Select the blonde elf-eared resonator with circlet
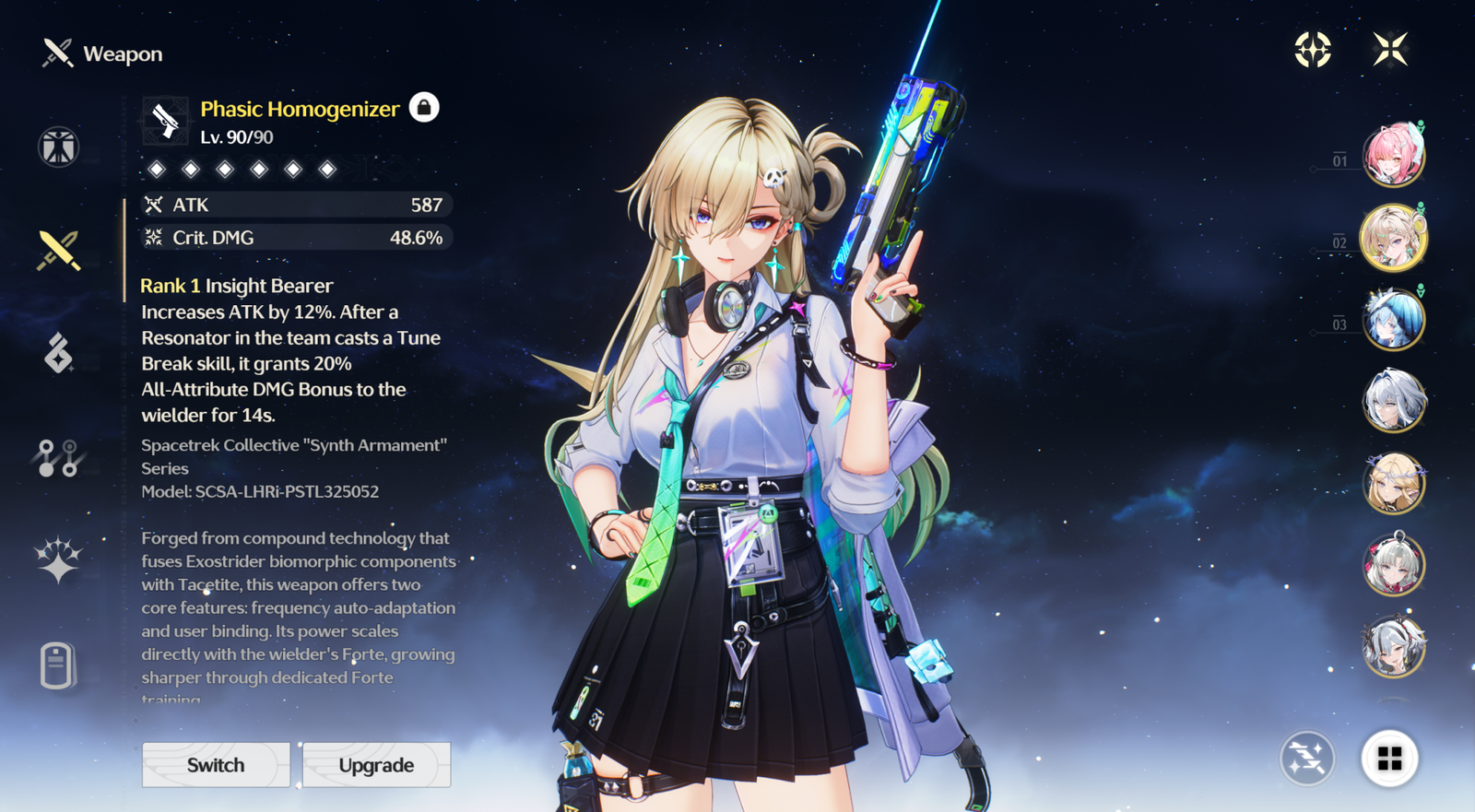The image size is (1475, 812). click(x=1393, y=483)
